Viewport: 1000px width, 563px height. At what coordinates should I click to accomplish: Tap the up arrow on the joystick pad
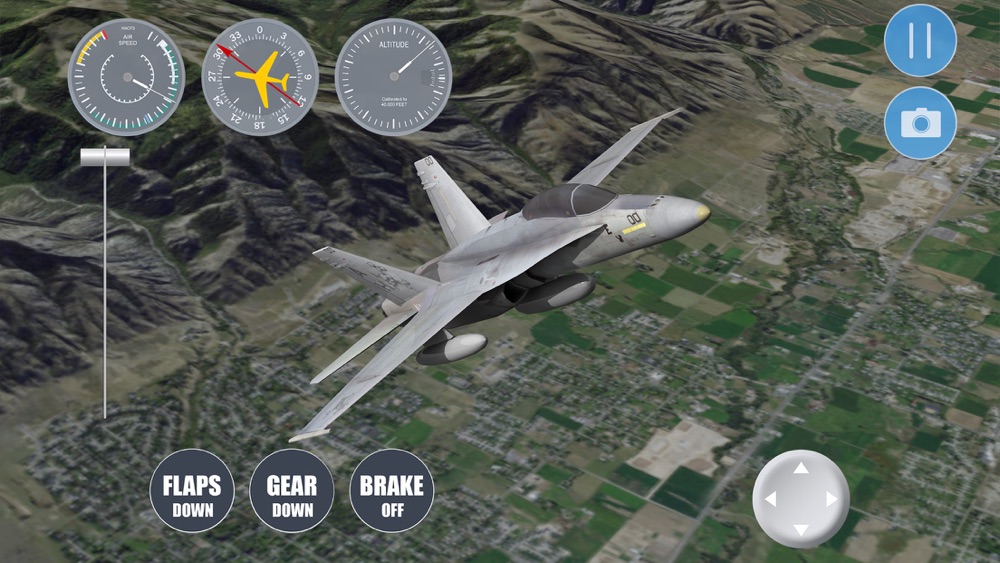tap(801, 468)
